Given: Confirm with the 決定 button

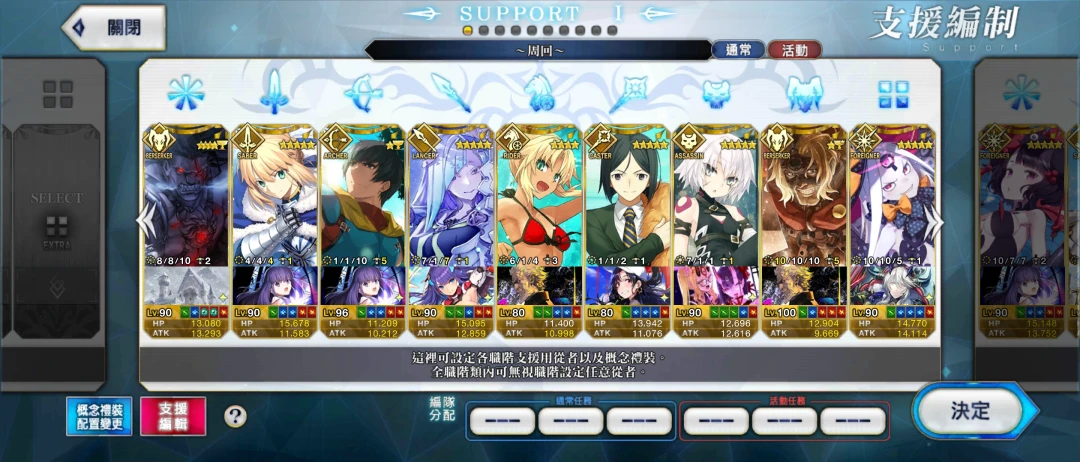Looking at the screenshot, I should (968, 410).
